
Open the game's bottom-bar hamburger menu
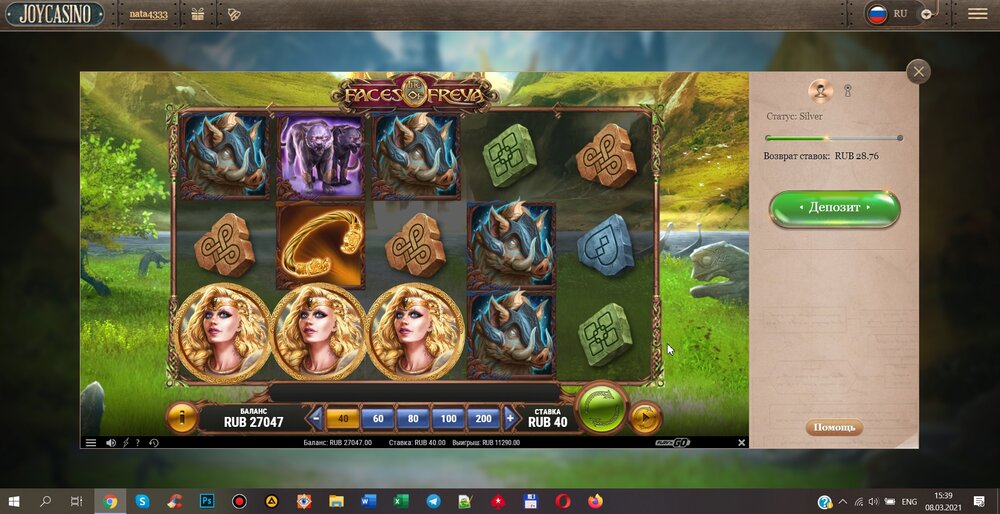click(x=91, y=442)
